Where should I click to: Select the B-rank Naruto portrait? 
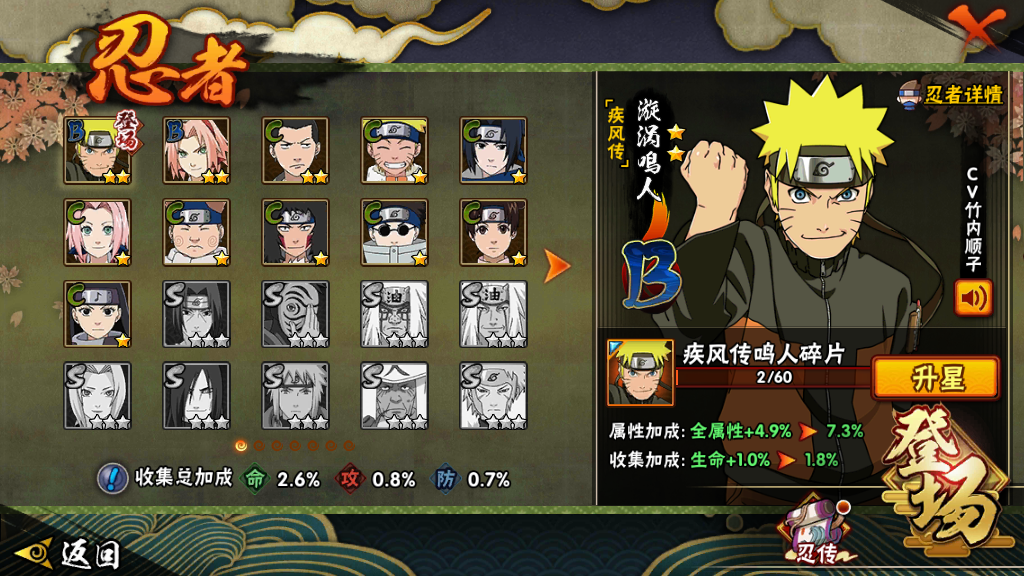pyautogui.click(x=97, y=151)
